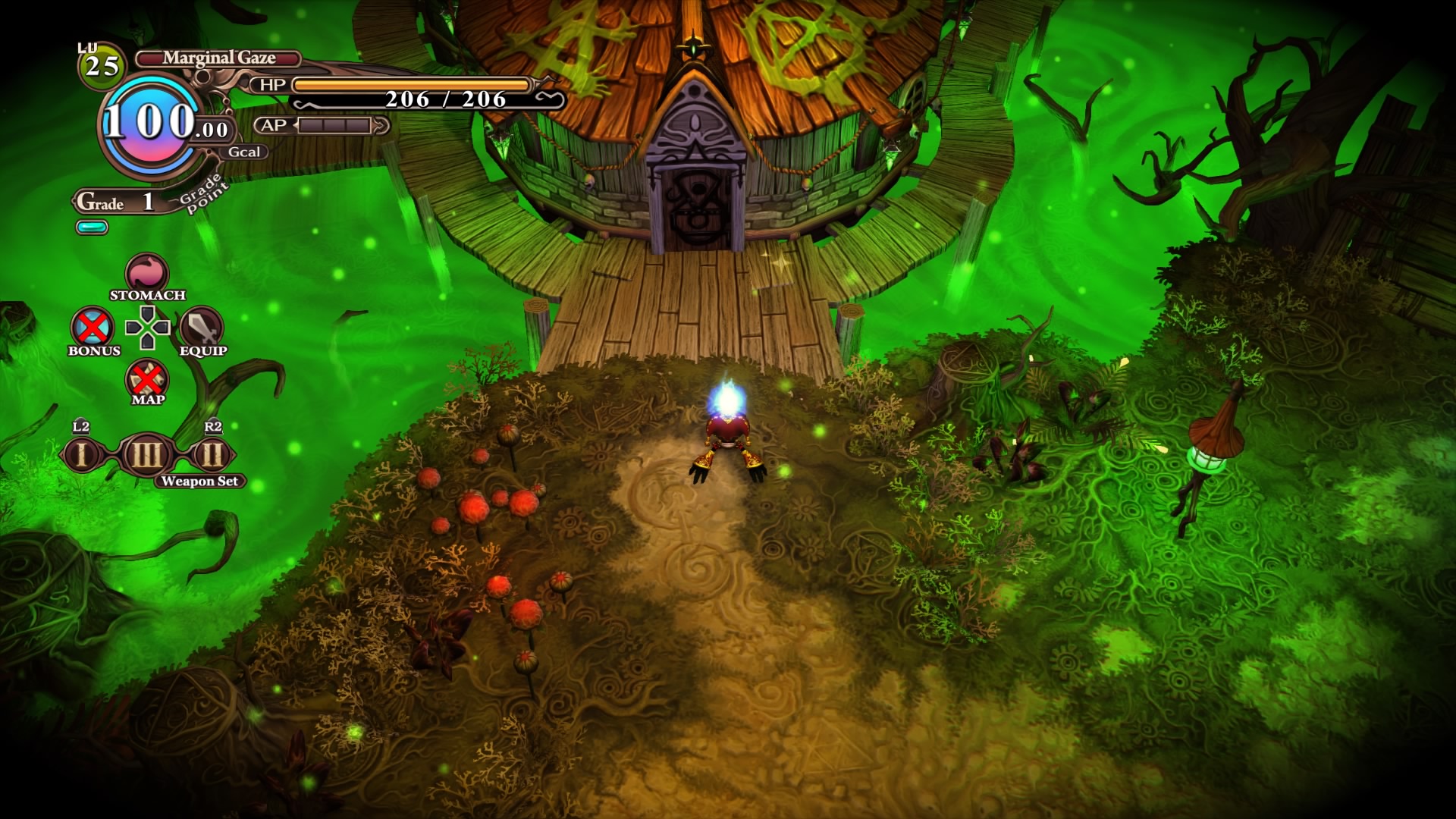This screenshot has height=819, width=1456.
Task: Select weapon set III
Action: (x=146, y=455)
